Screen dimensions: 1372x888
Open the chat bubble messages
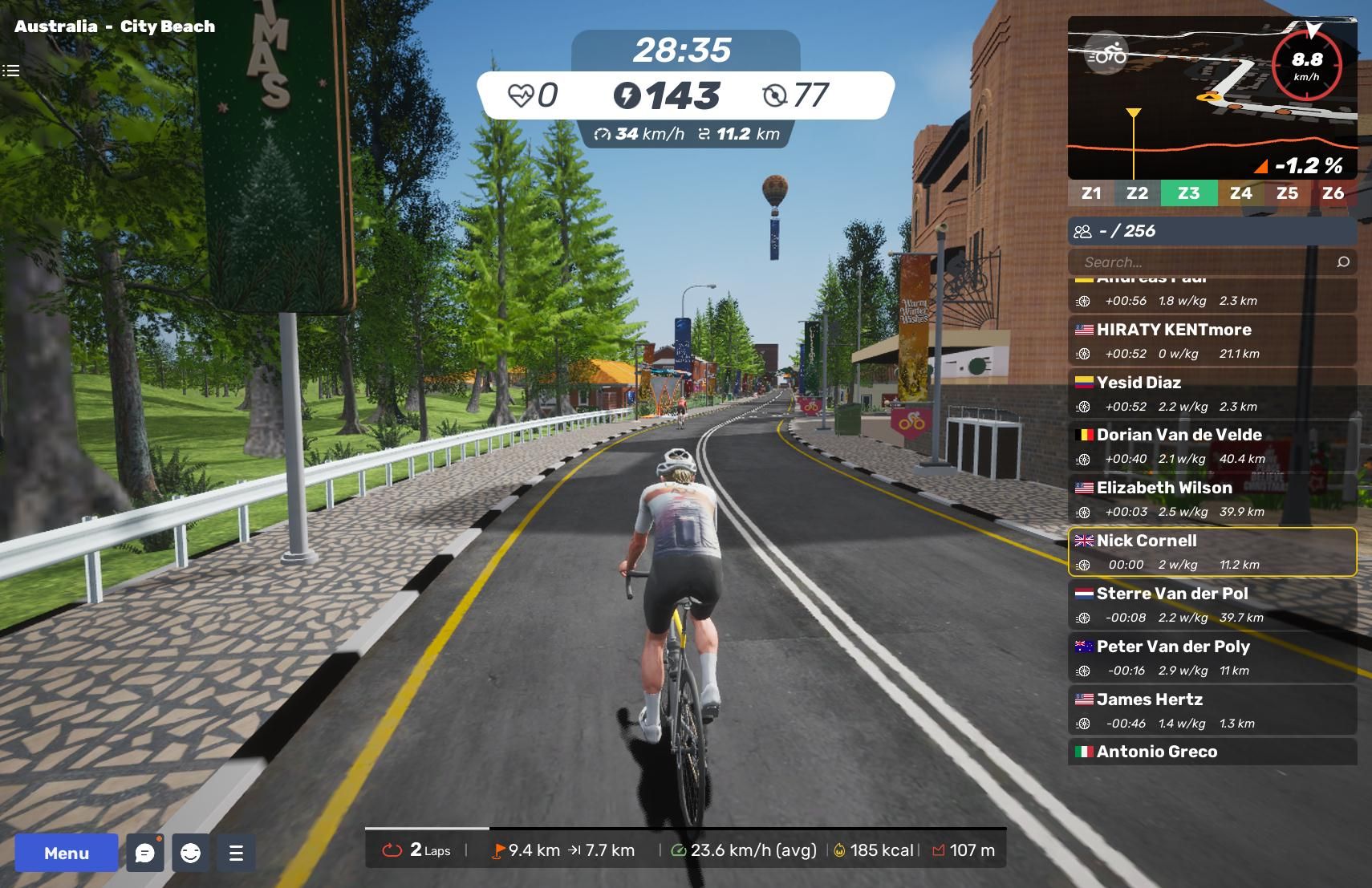145,853
